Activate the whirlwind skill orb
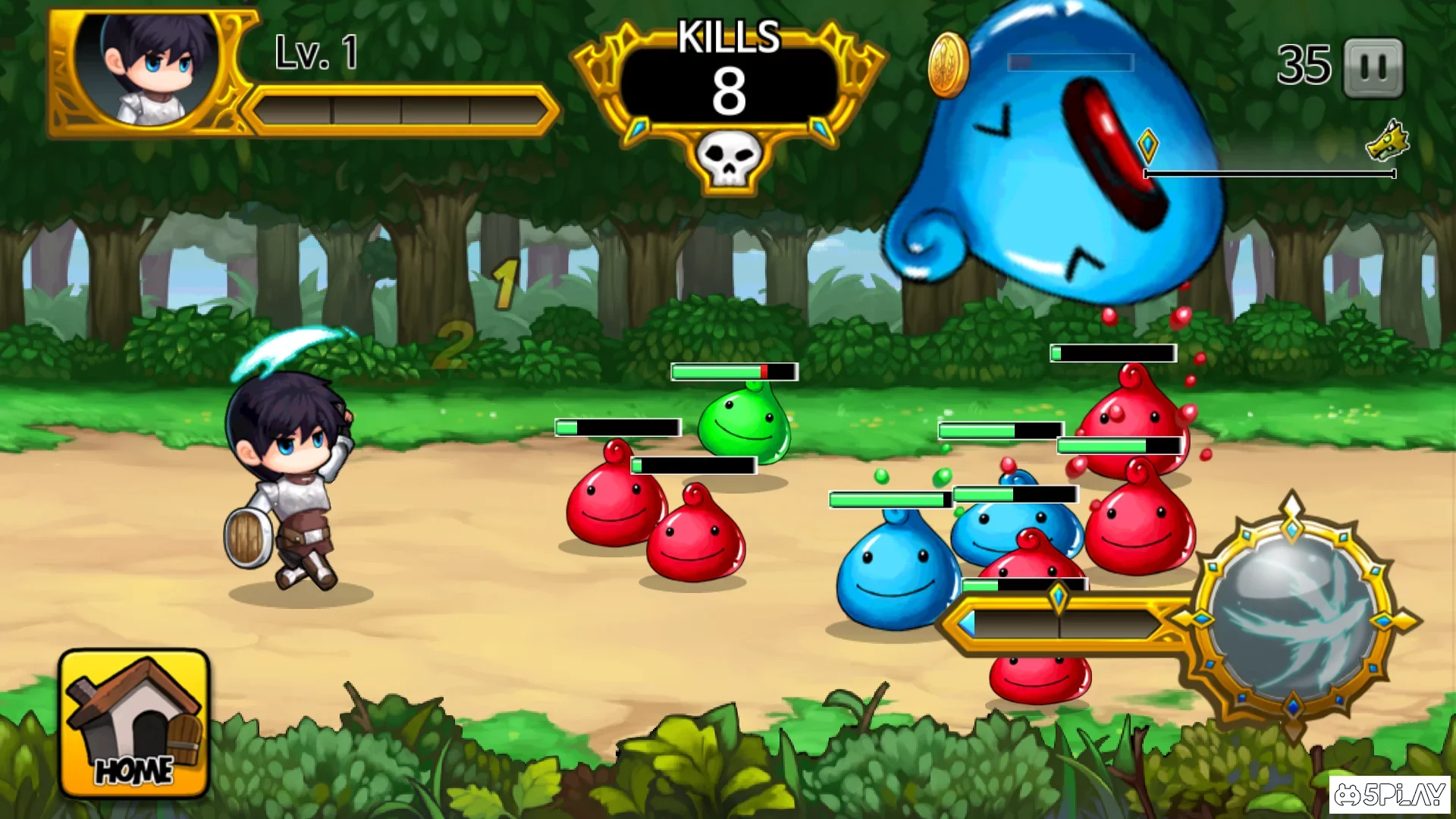The image size is (1456, 819). pyautogui.click(x=1294, y=617)
